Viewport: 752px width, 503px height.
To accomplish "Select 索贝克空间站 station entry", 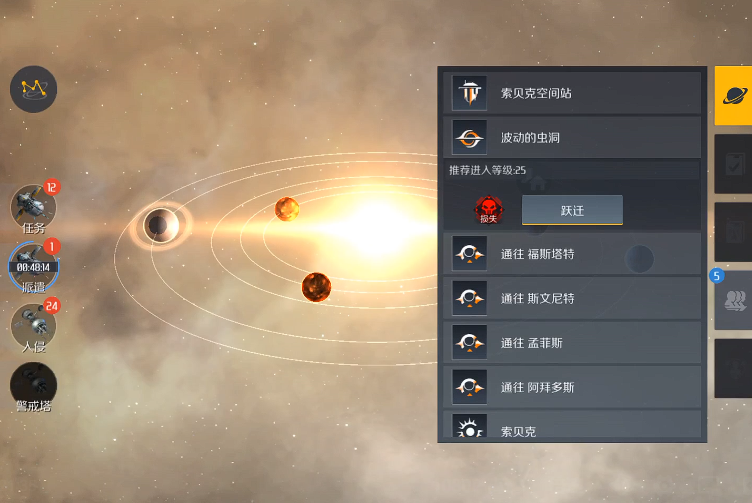I will tap(572, 93).
